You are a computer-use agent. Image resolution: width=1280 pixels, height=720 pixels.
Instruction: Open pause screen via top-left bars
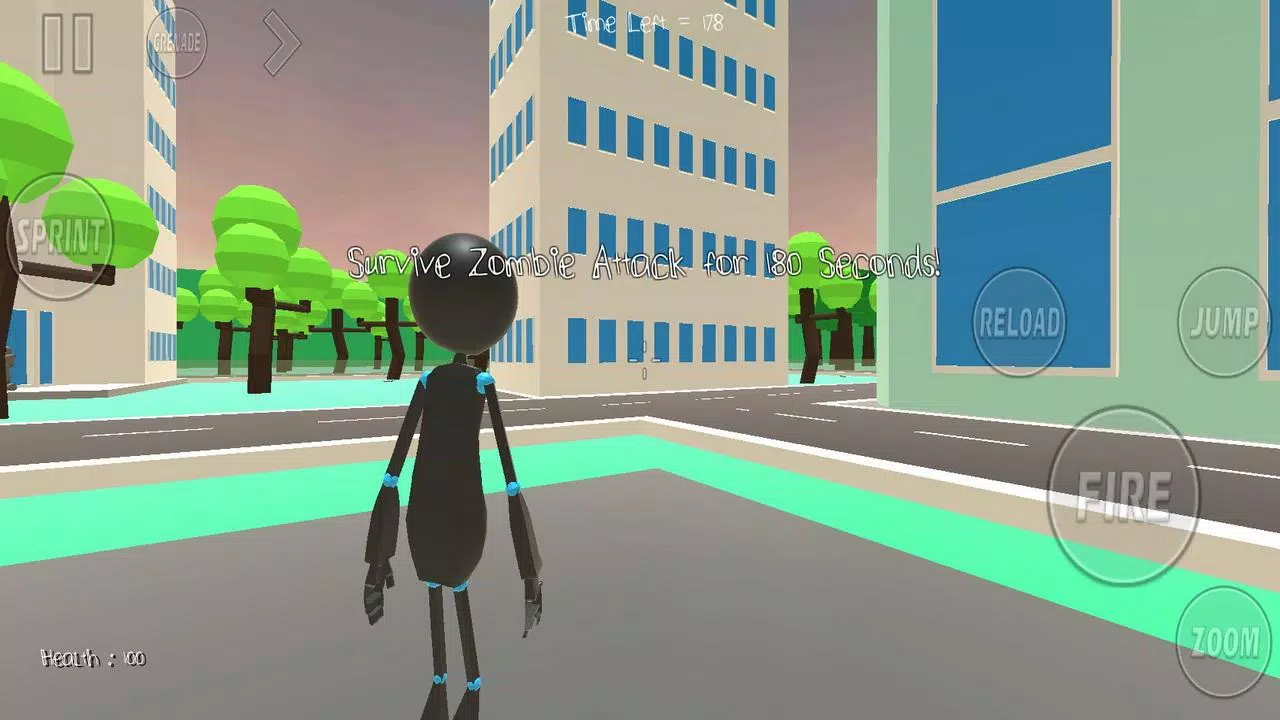[x=67, y=44]
